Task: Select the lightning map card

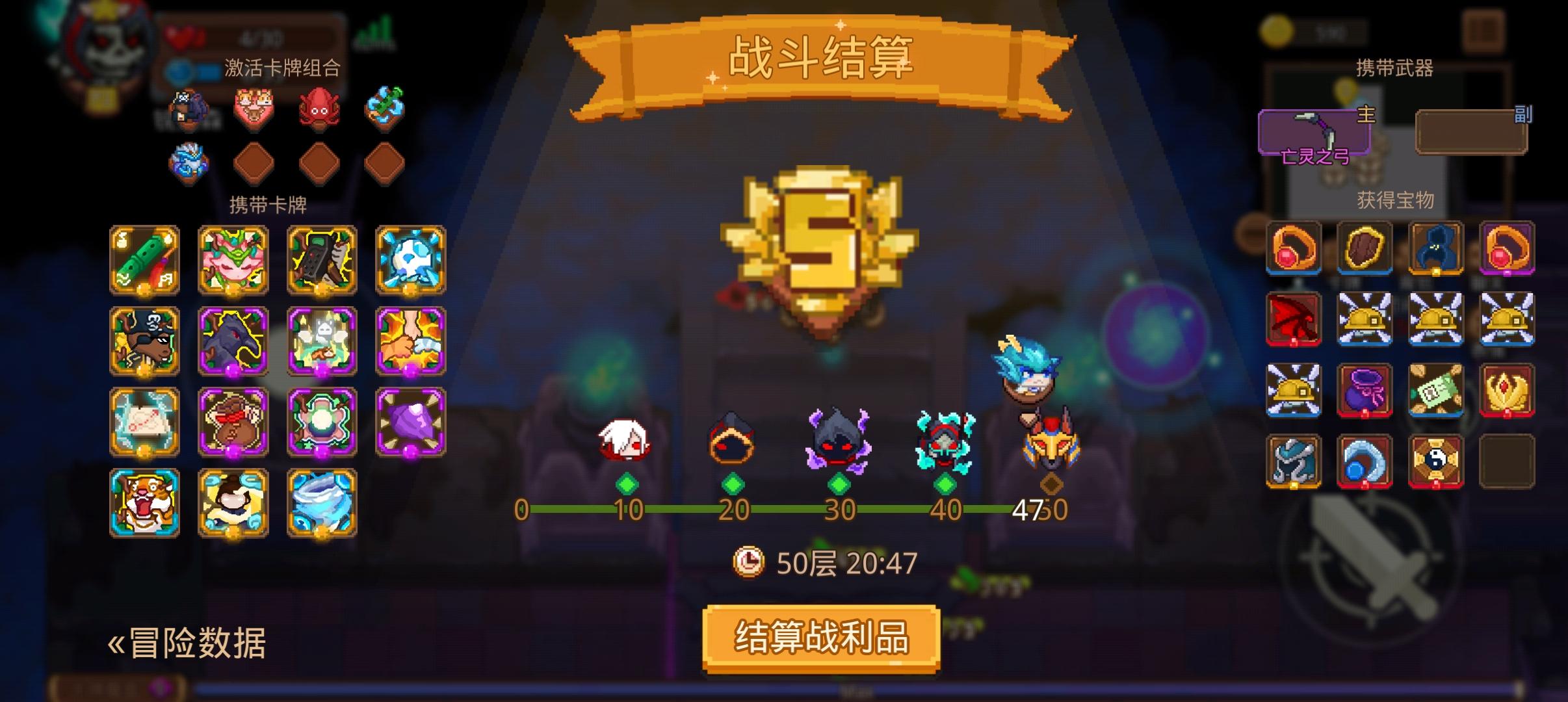Action: [143, 422]
